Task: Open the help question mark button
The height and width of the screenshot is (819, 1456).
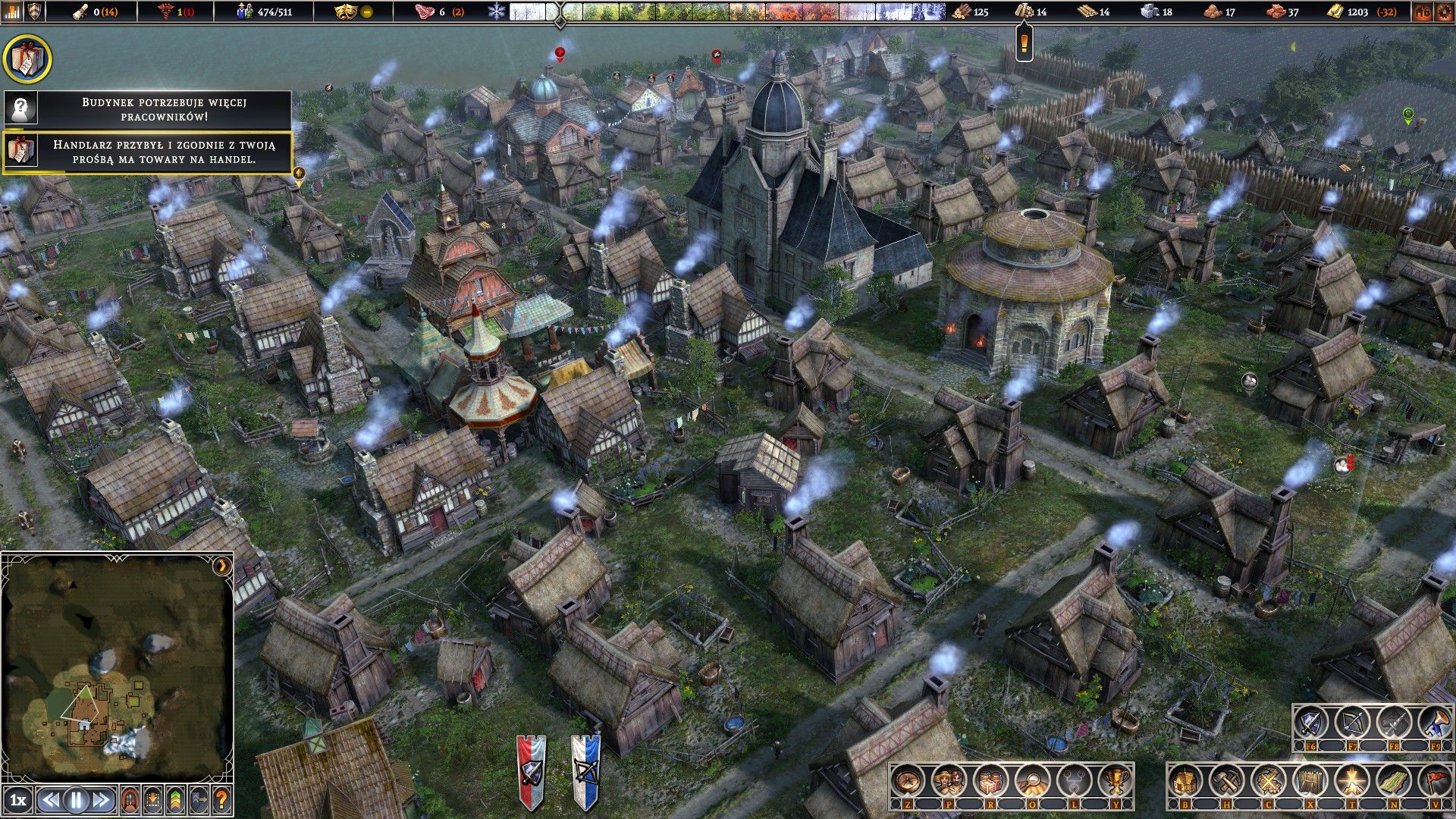Action: click(221, 800)
